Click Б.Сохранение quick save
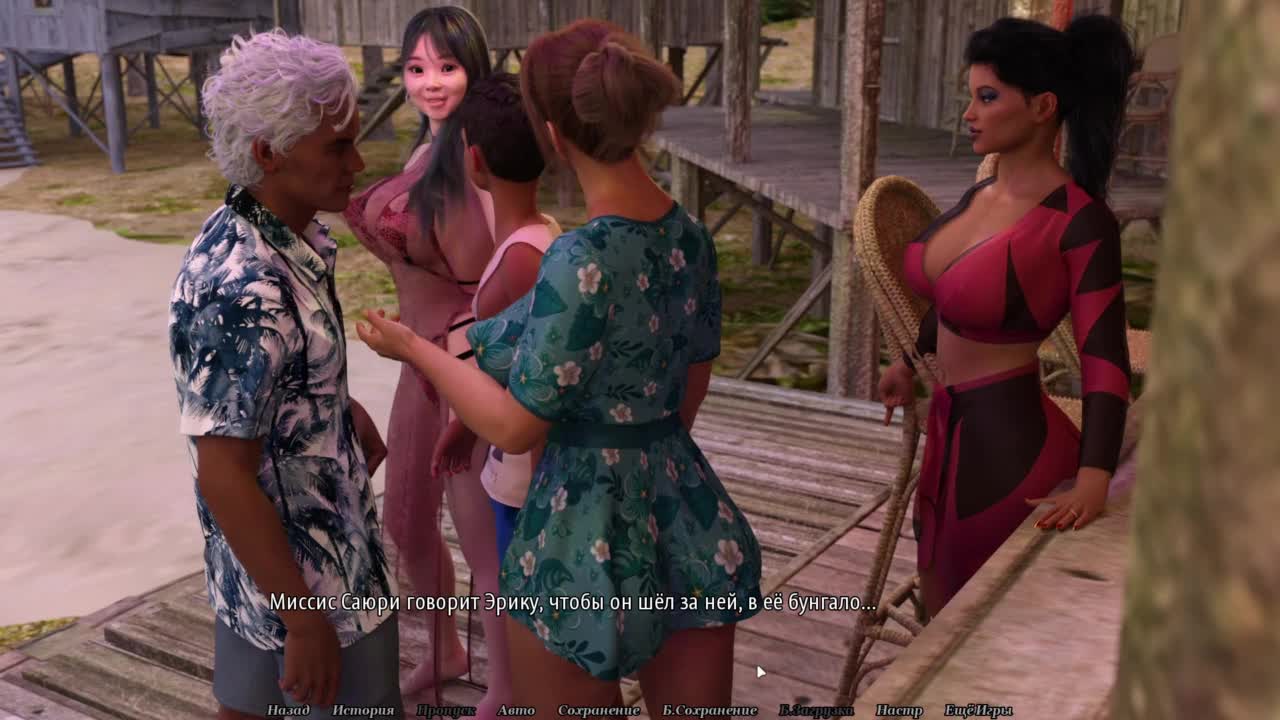The image size is (1280, 720). [710, 710]
